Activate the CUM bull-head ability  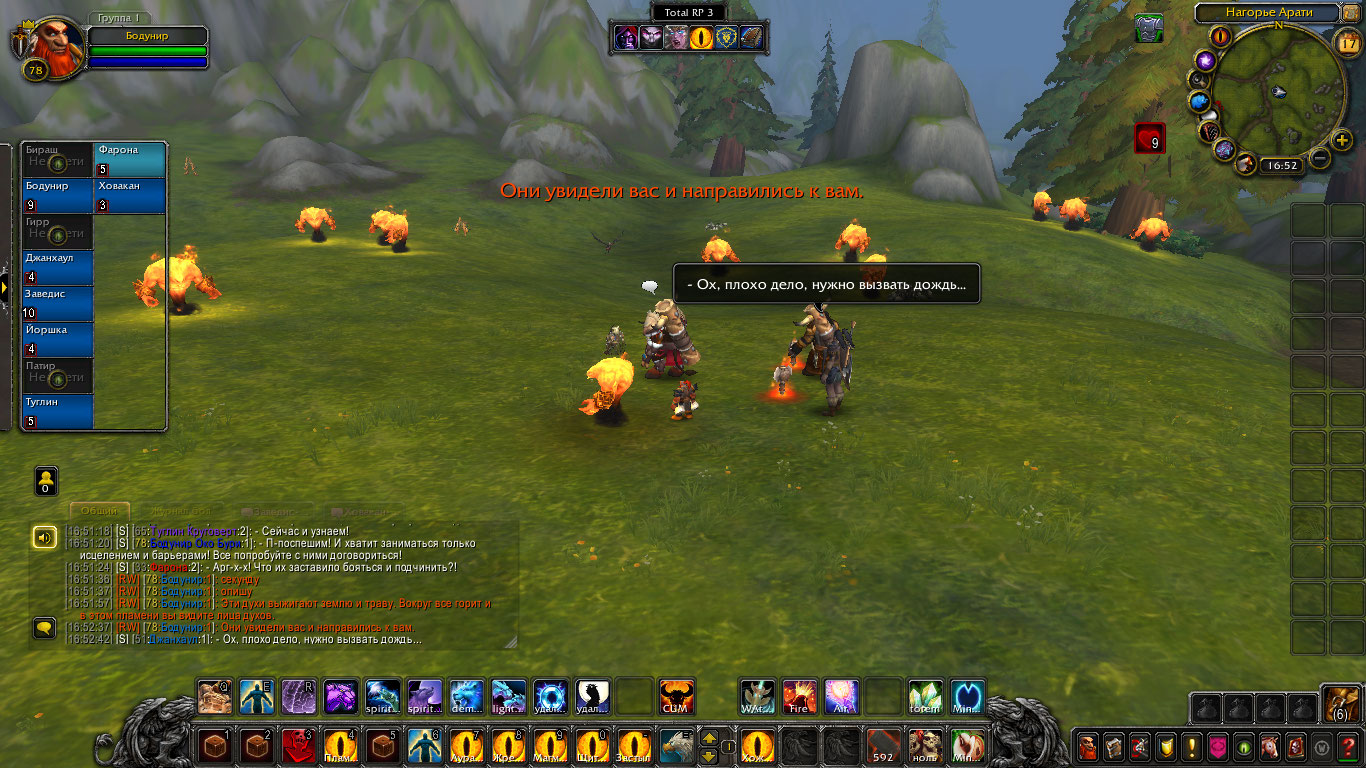(677, 697)
